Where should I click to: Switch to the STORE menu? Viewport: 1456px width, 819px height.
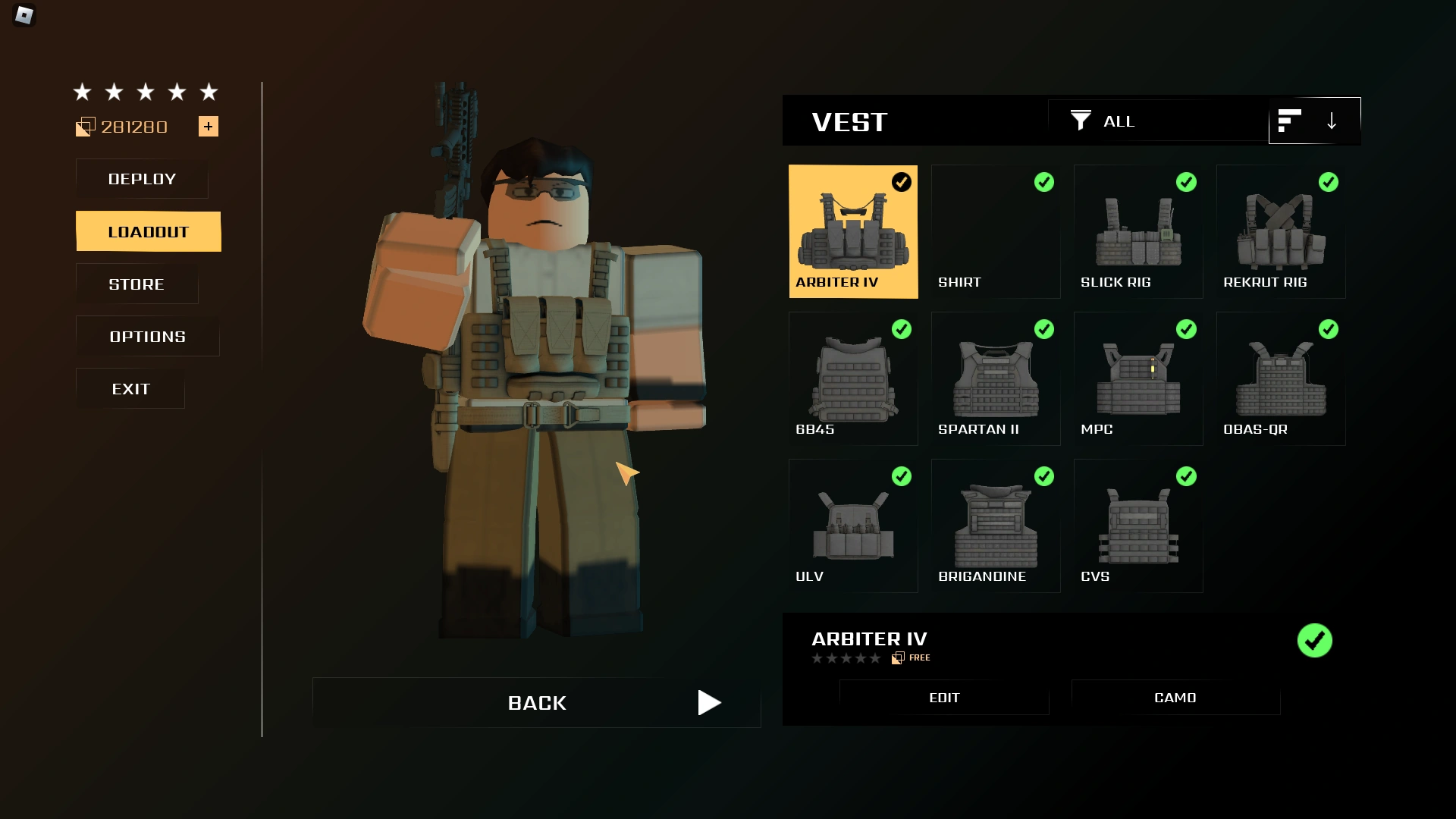[x=136, y=284]
